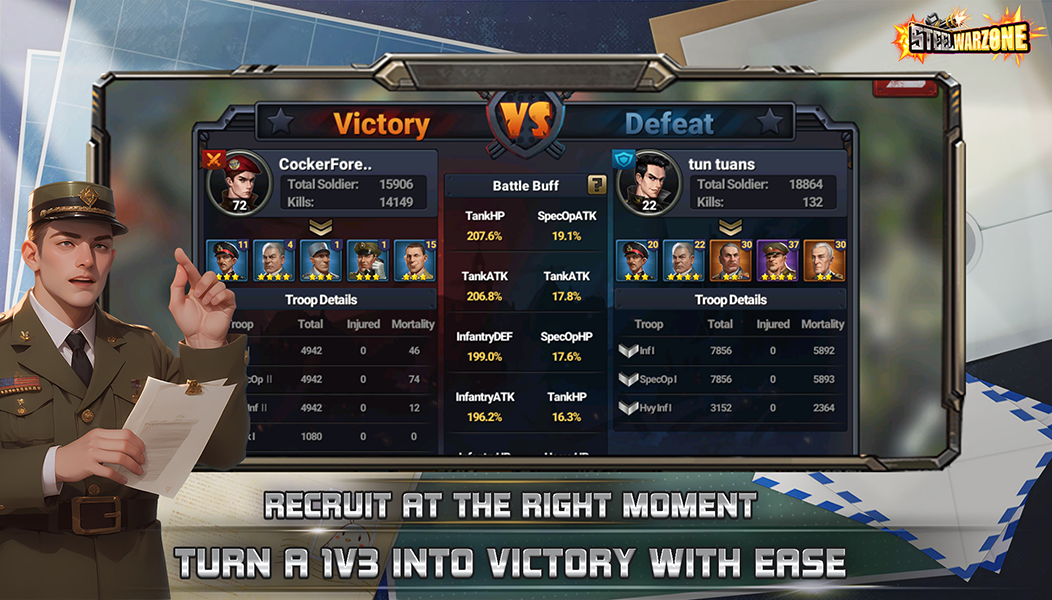Expand the chevron under CockerFore's soldier stats
This screenshot has height=600, width=1052.
pos(320,228)
